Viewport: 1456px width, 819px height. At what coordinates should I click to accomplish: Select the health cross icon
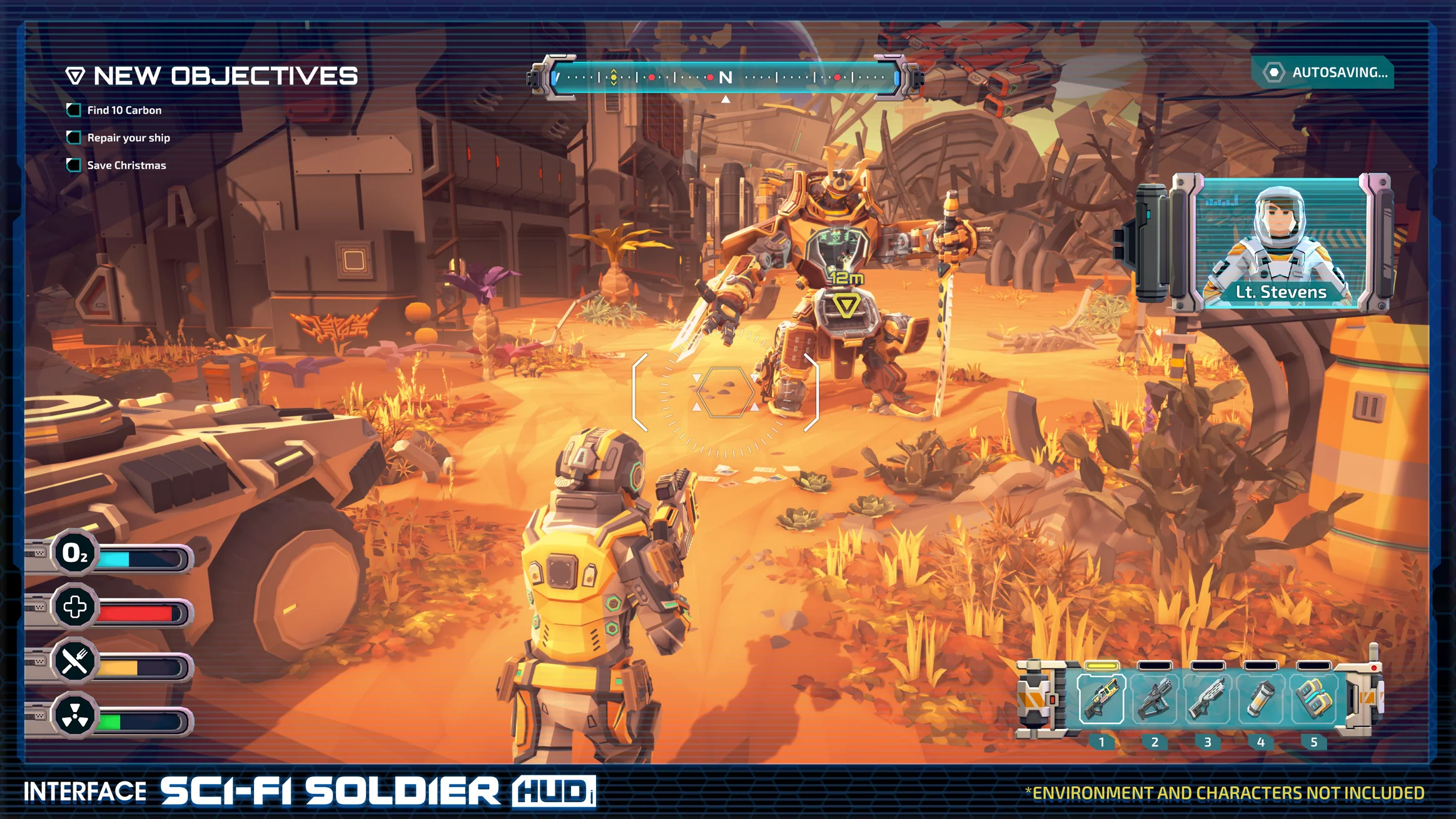click(x=75, y=607)
